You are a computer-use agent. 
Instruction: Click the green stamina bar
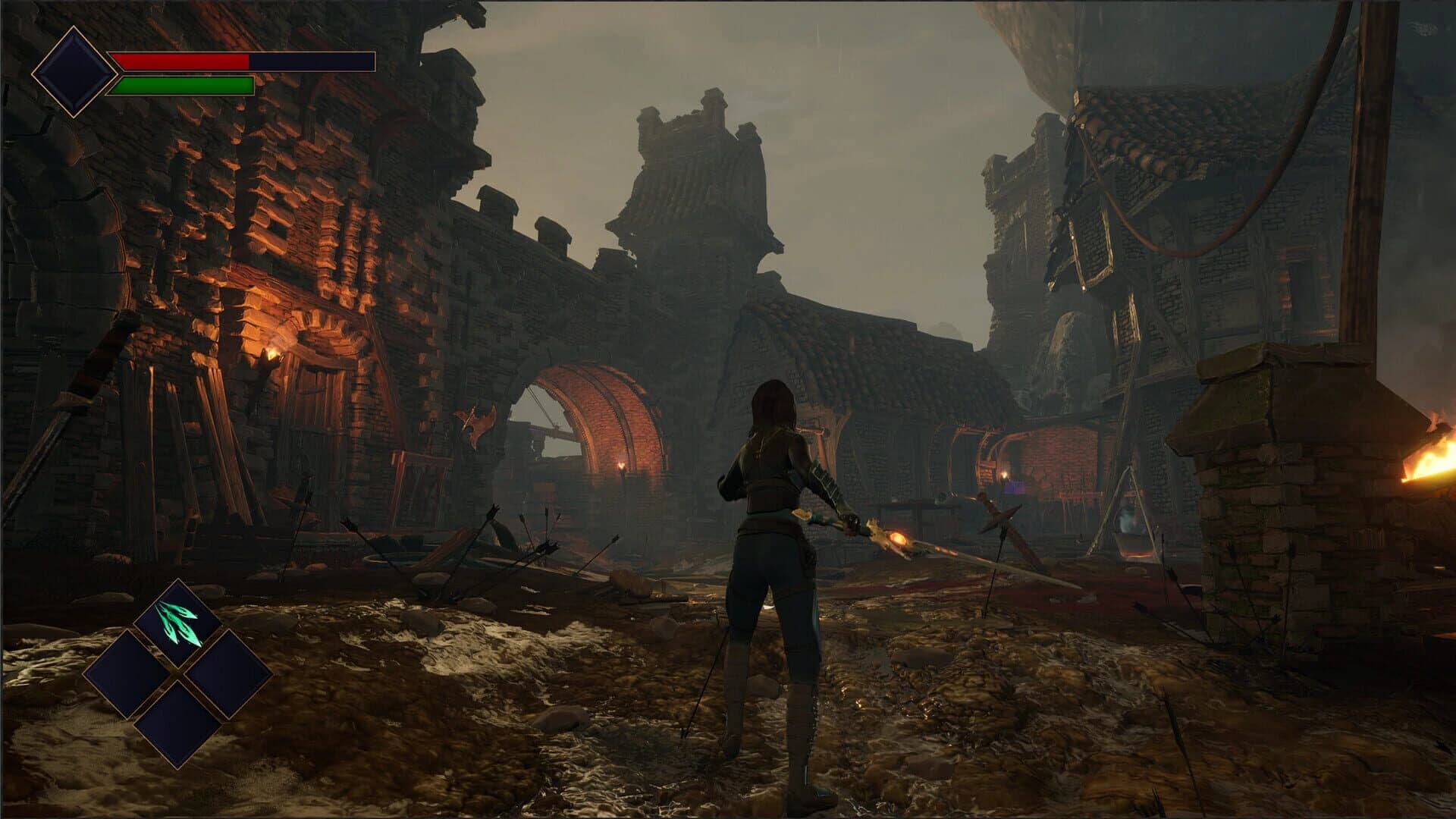(x=182, y=83)
